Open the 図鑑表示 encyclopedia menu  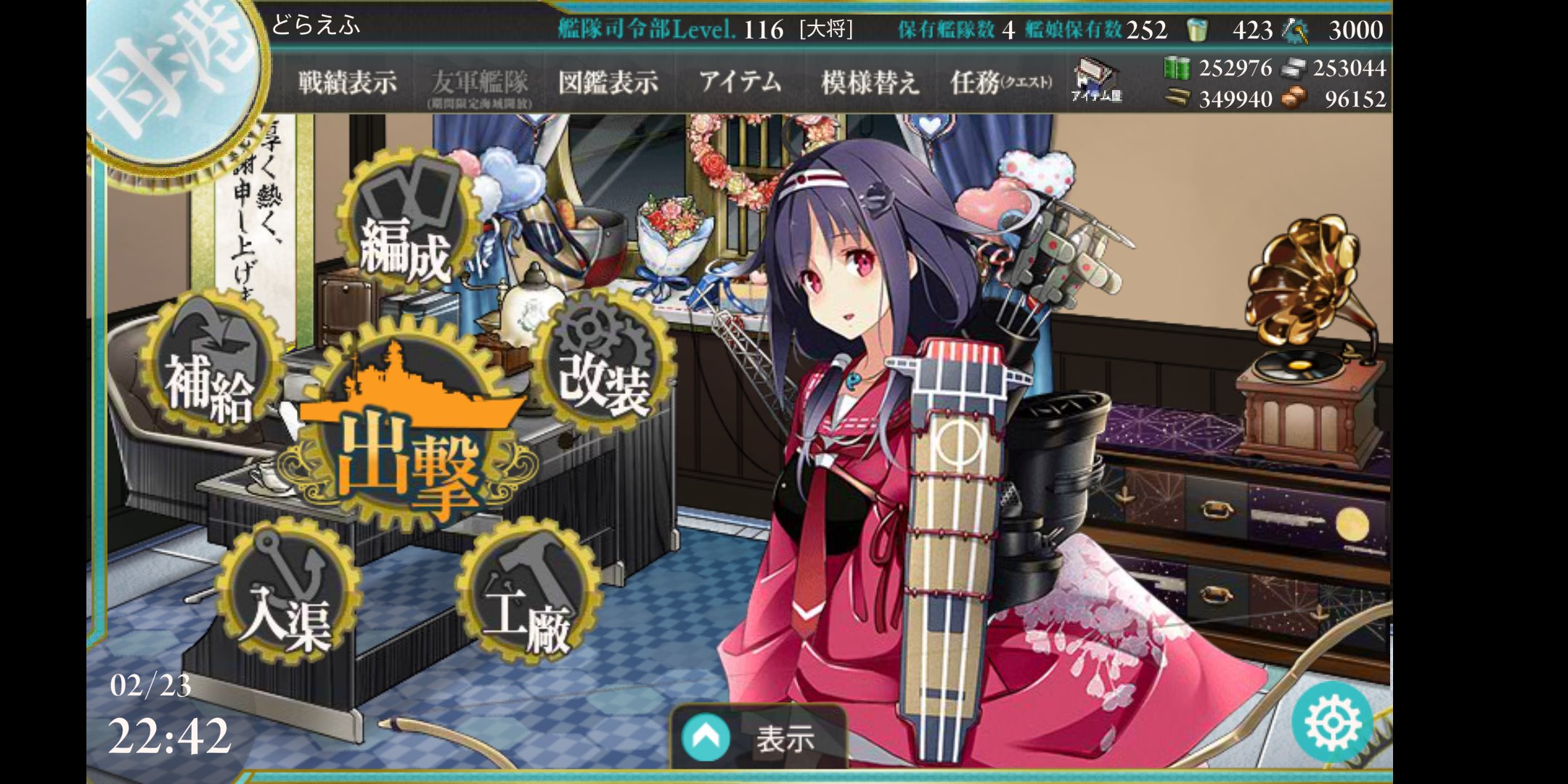[610, 82]
